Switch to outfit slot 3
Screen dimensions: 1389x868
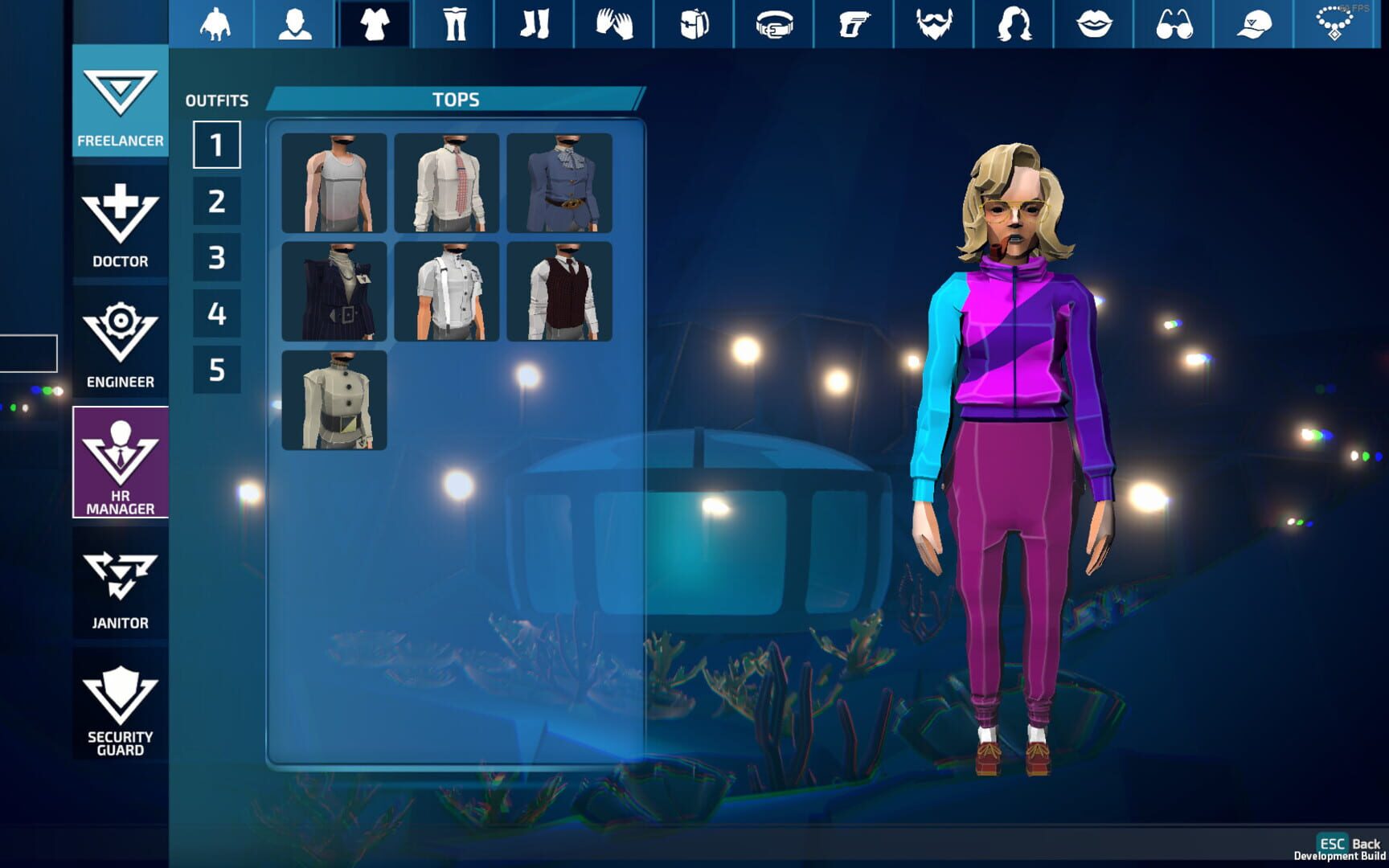(x=216, y=259)
